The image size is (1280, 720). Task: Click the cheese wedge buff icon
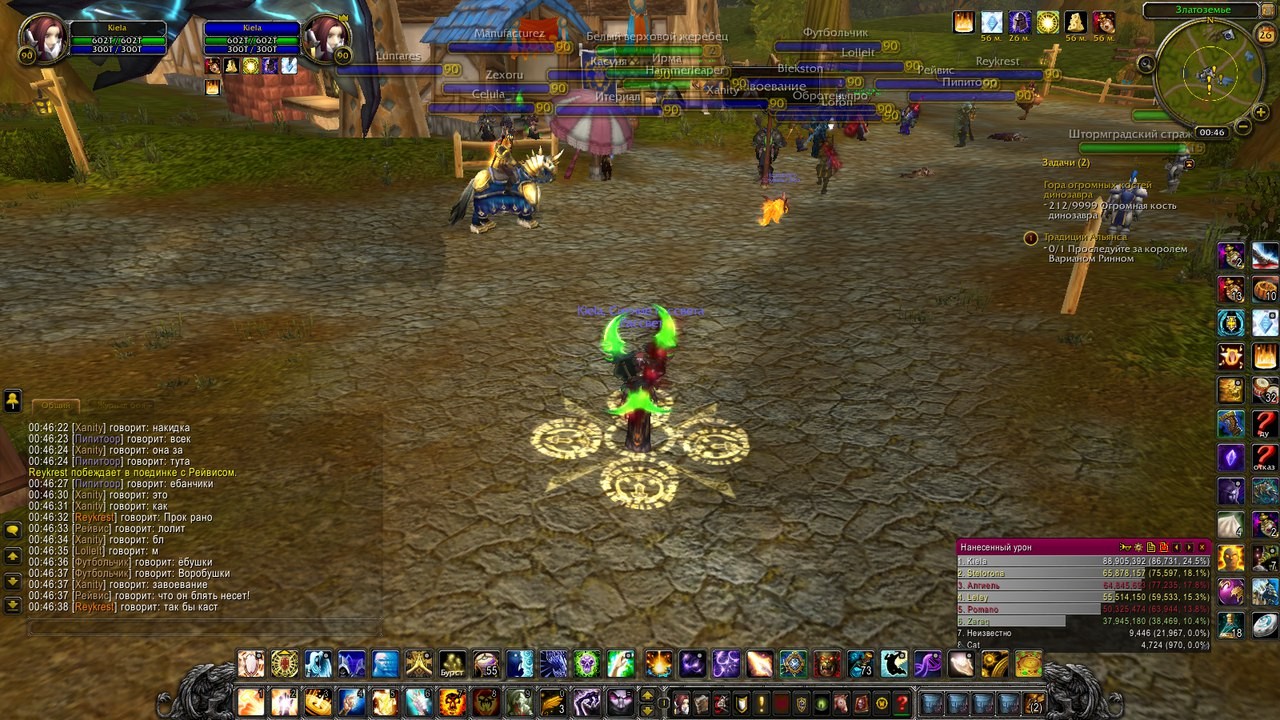pyautogui.click(x=1076, y=22)
